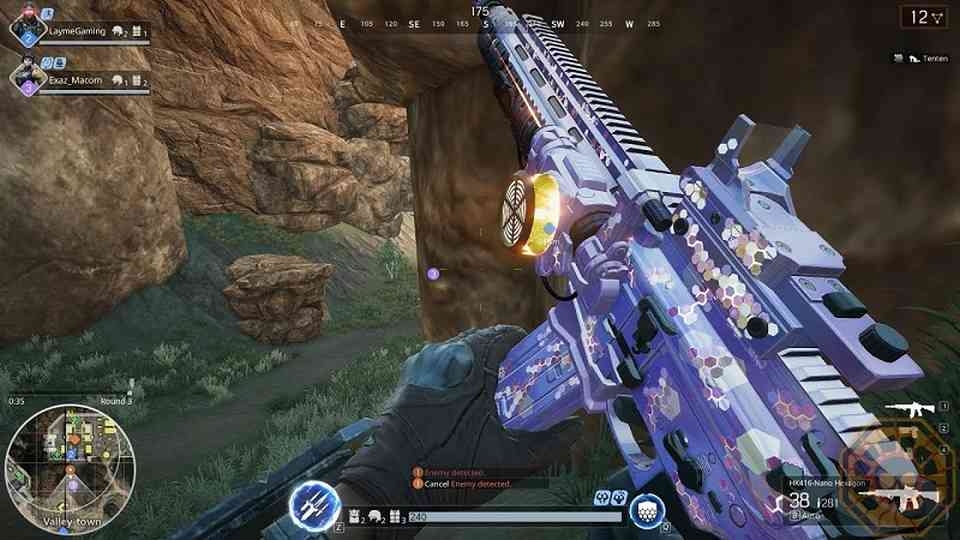This screenshot has width=960, height=540.
Task: Select teammate Exaz_Macom's portrait
Action: coord(24,77)
